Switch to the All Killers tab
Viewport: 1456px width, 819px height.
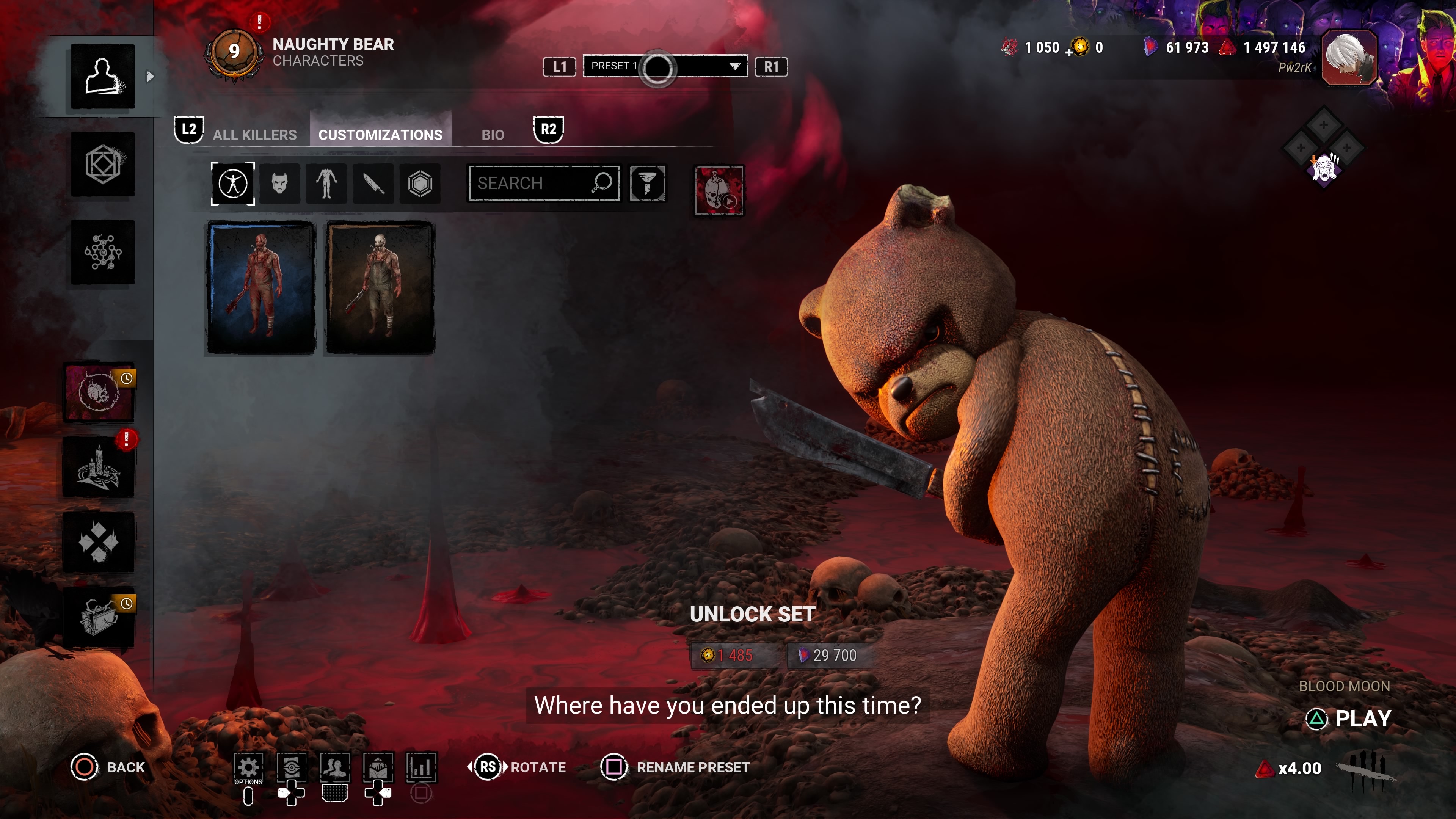[254, 135]
